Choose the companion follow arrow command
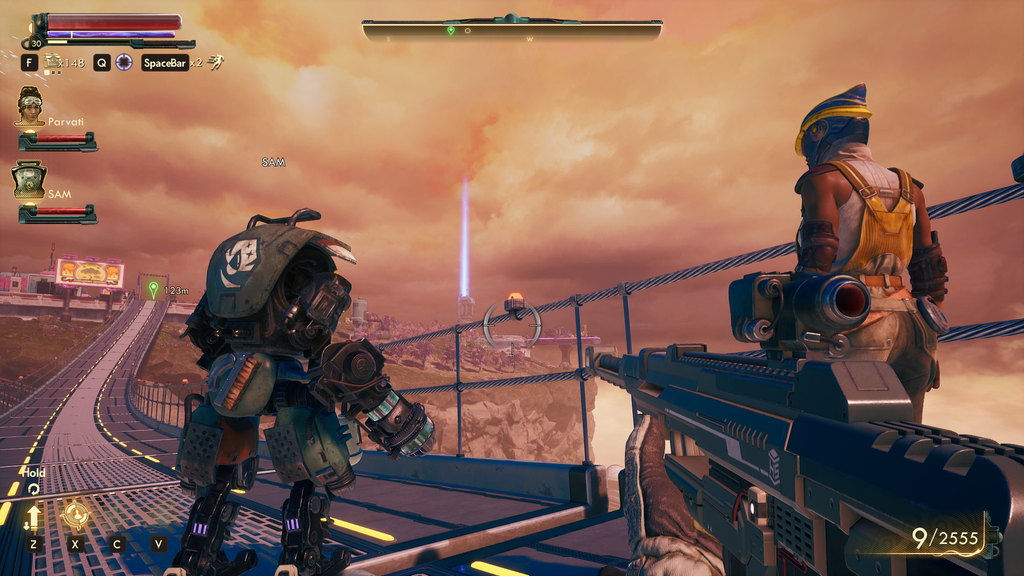The image size is (1024, 576). click(34, 516)
